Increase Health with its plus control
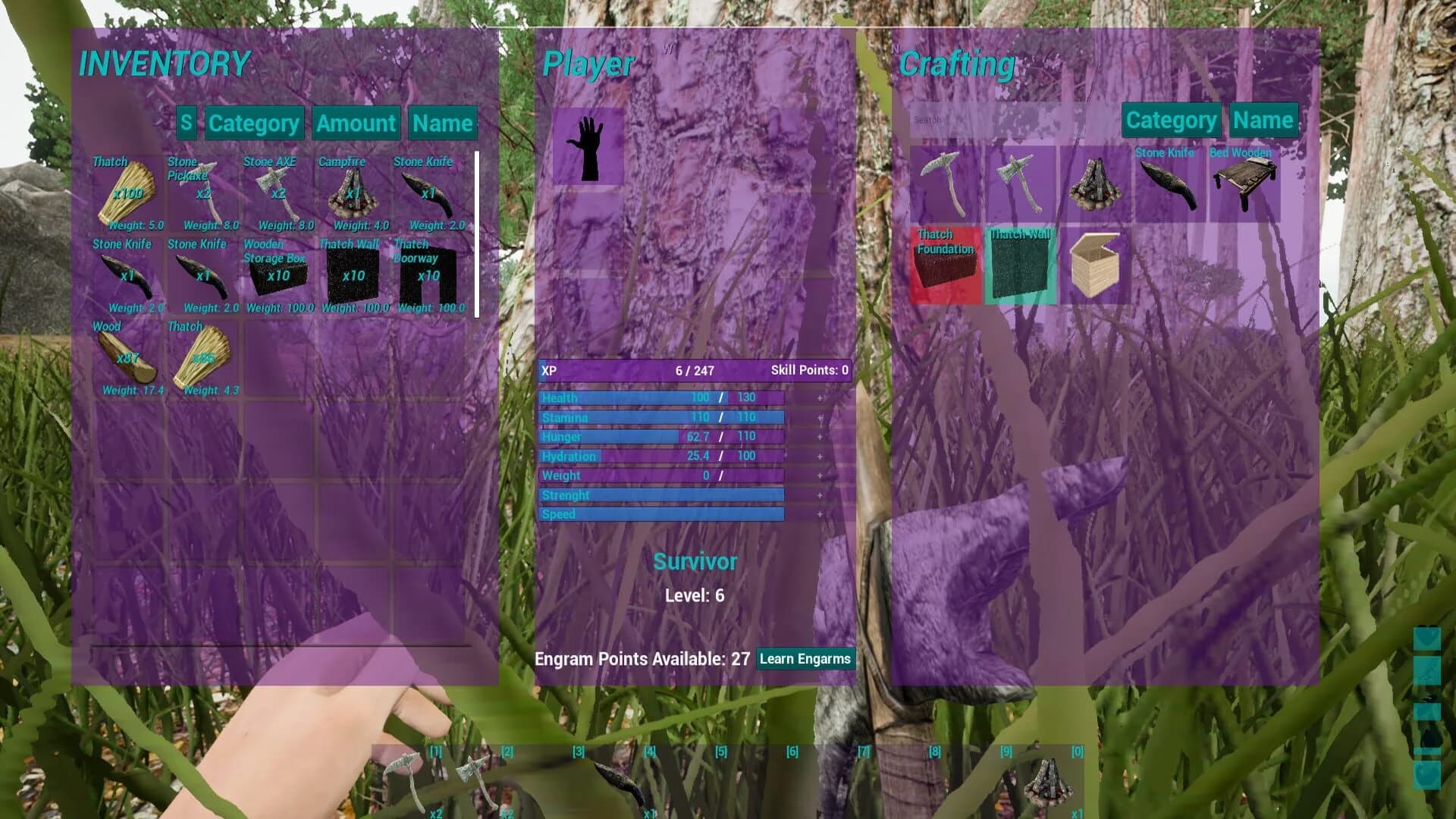The image size is (1456, 819). (x=820, y=397)
